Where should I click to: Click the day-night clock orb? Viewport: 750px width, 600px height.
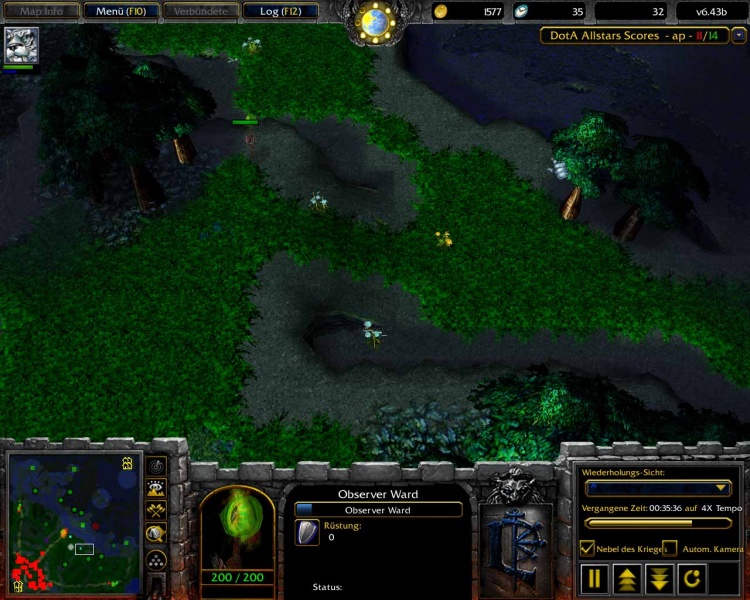coord(375,22)
